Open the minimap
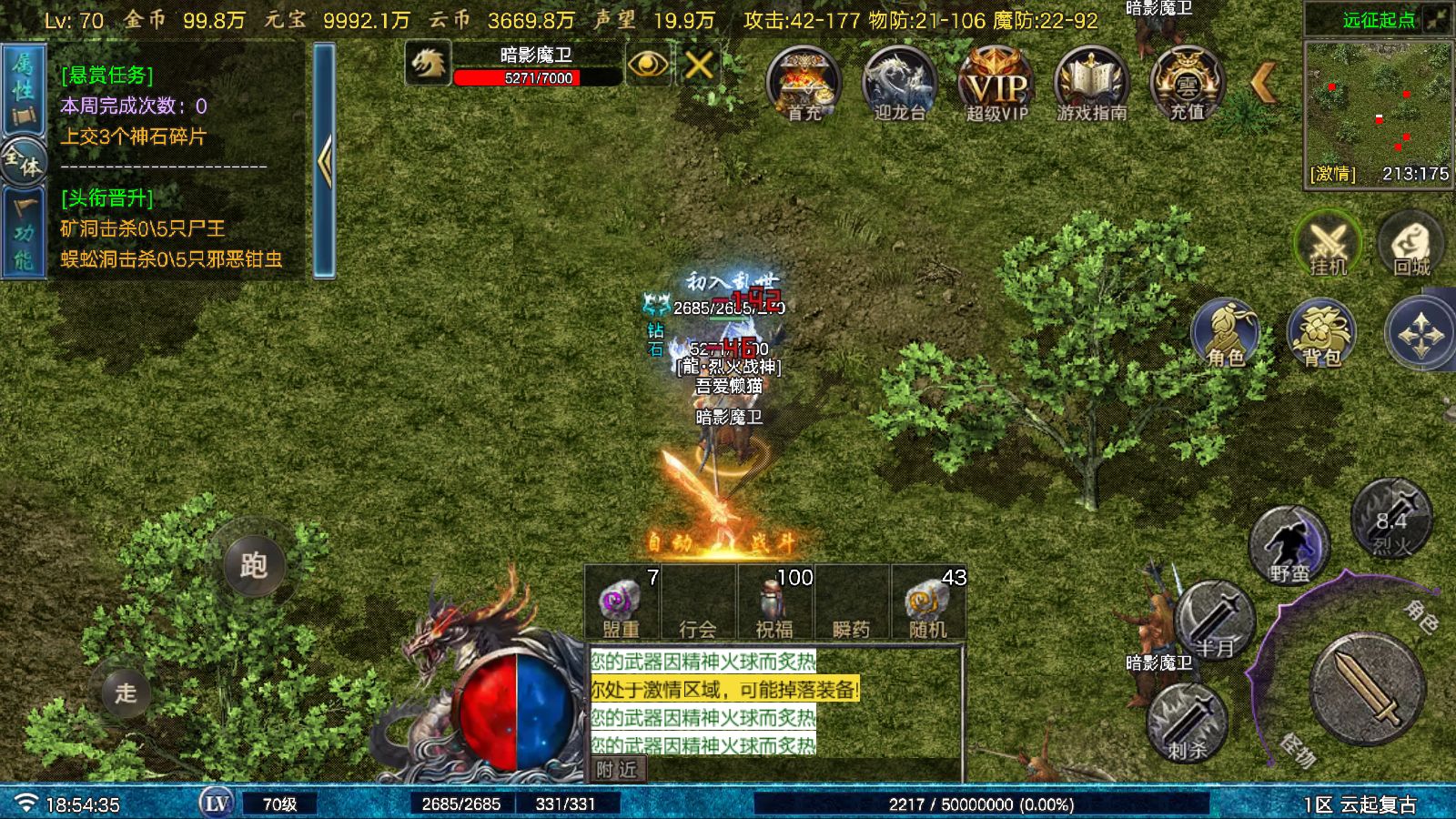Screen dimensions: 1456x819 tap(1378, 111)
